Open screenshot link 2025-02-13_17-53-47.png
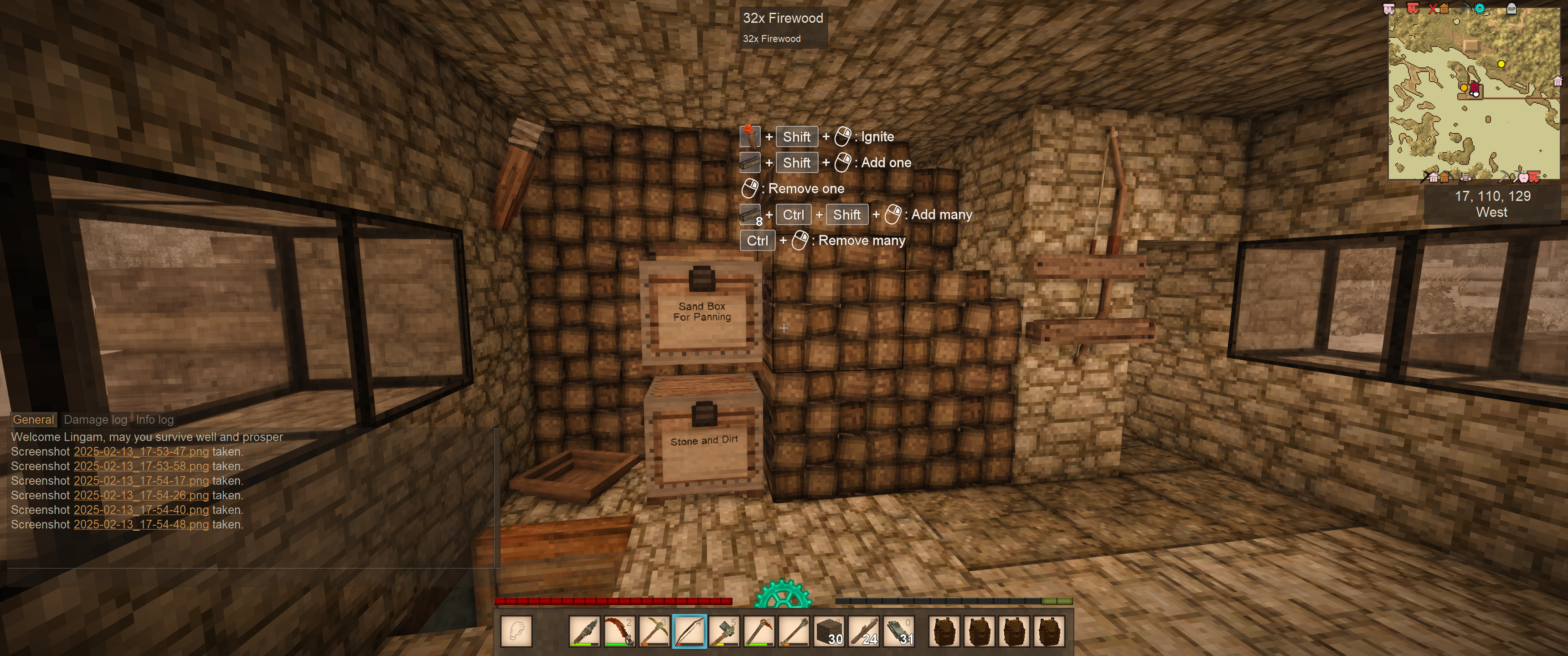The image size is (1568, 656). click(x=140, y=451)
